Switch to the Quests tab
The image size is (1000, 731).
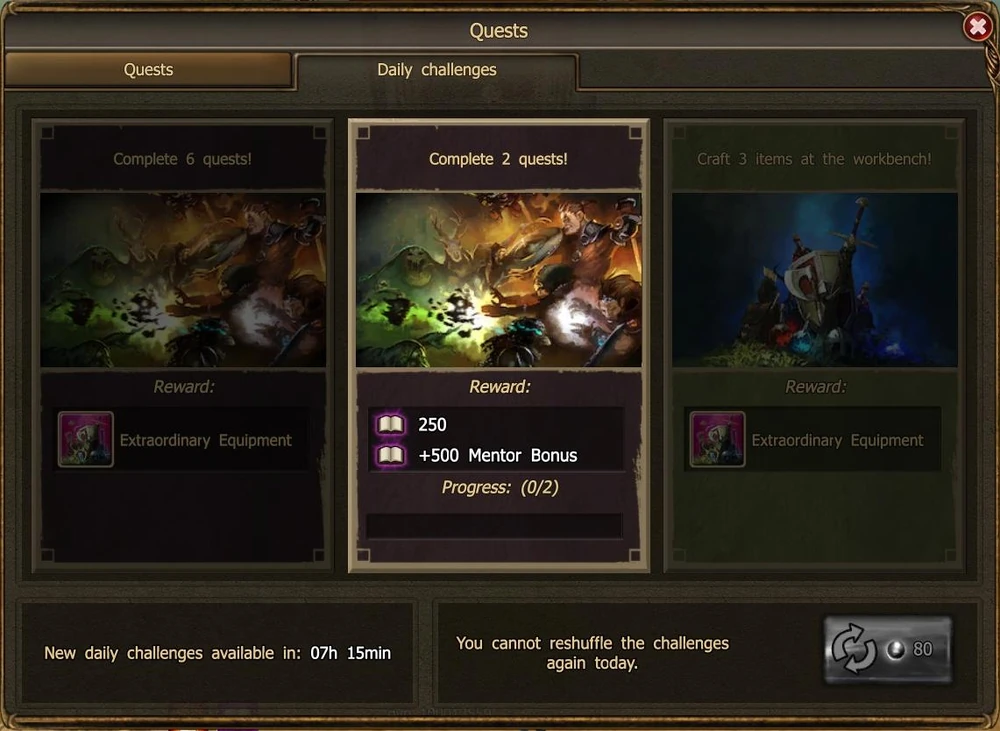click(148, 70)
